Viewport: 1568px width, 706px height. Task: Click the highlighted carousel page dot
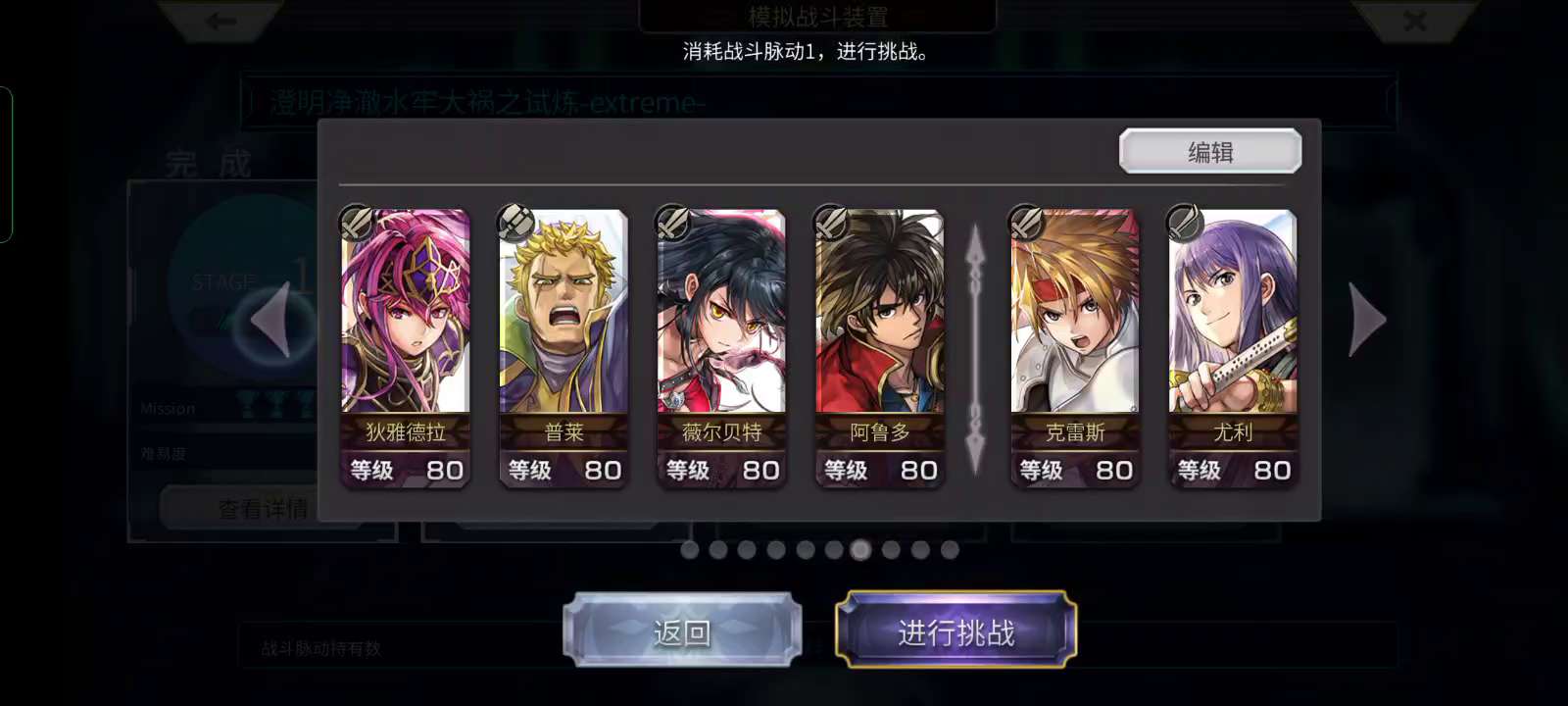pos(860,551)
